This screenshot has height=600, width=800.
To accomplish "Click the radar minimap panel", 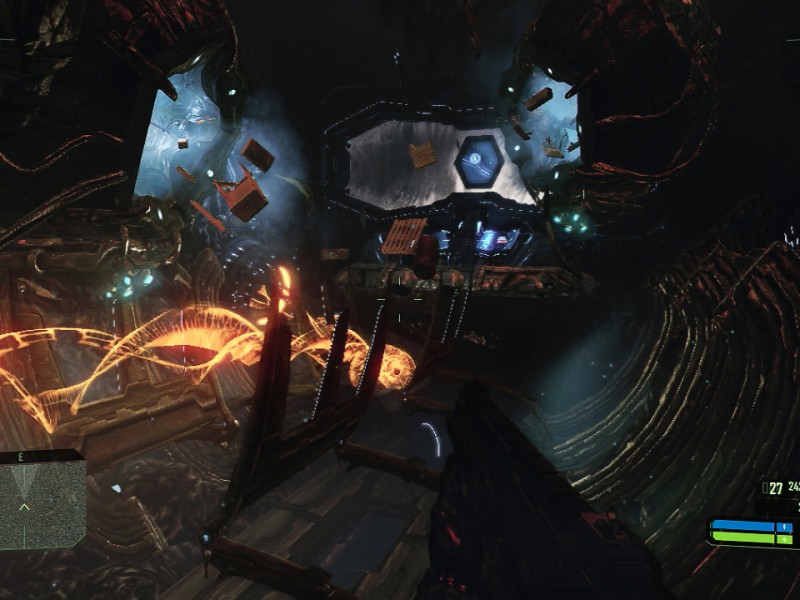I will (x=42, y=505).
